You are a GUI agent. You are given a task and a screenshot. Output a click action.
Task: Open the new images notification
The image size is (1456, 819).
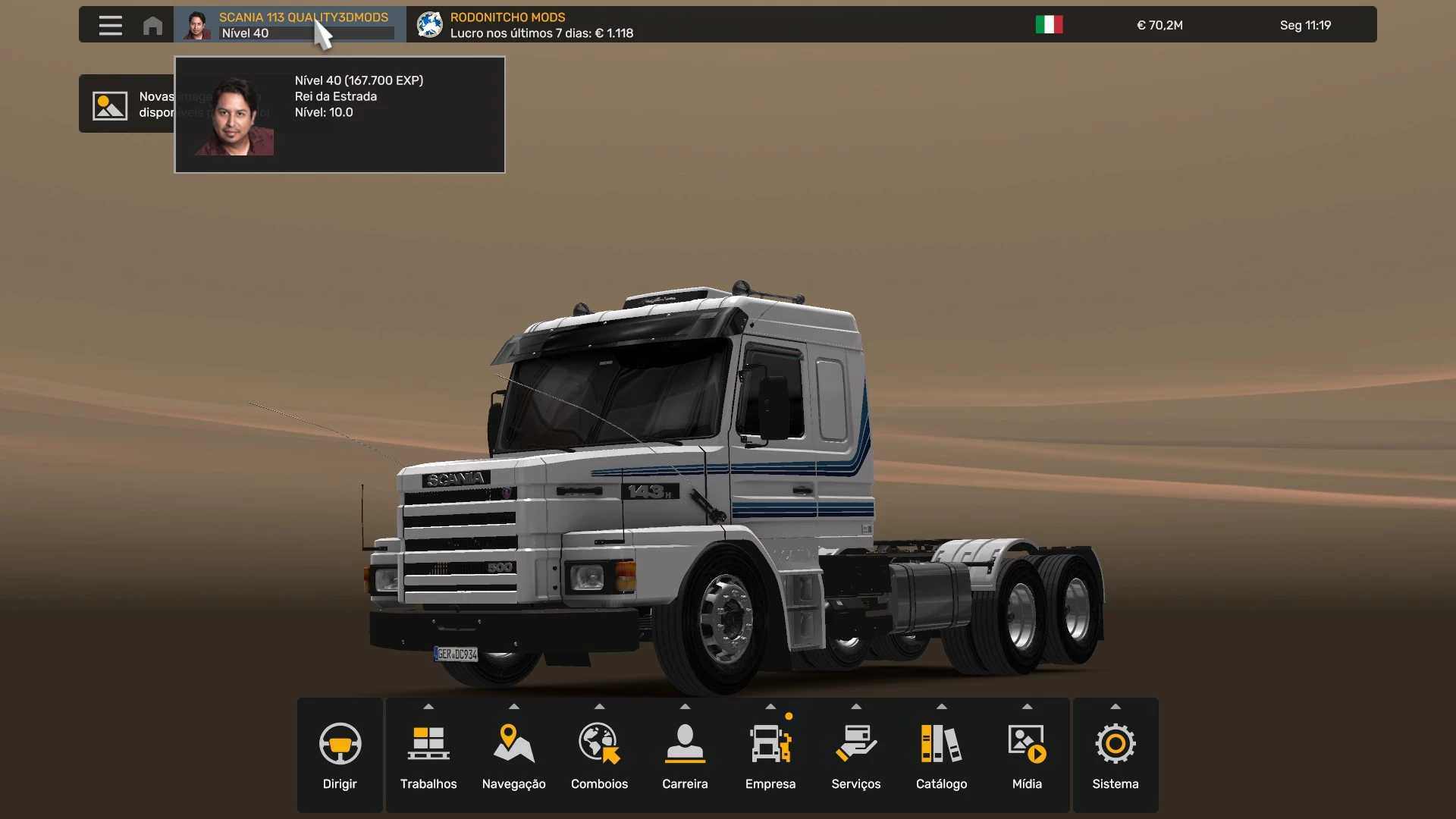(126, 104)
